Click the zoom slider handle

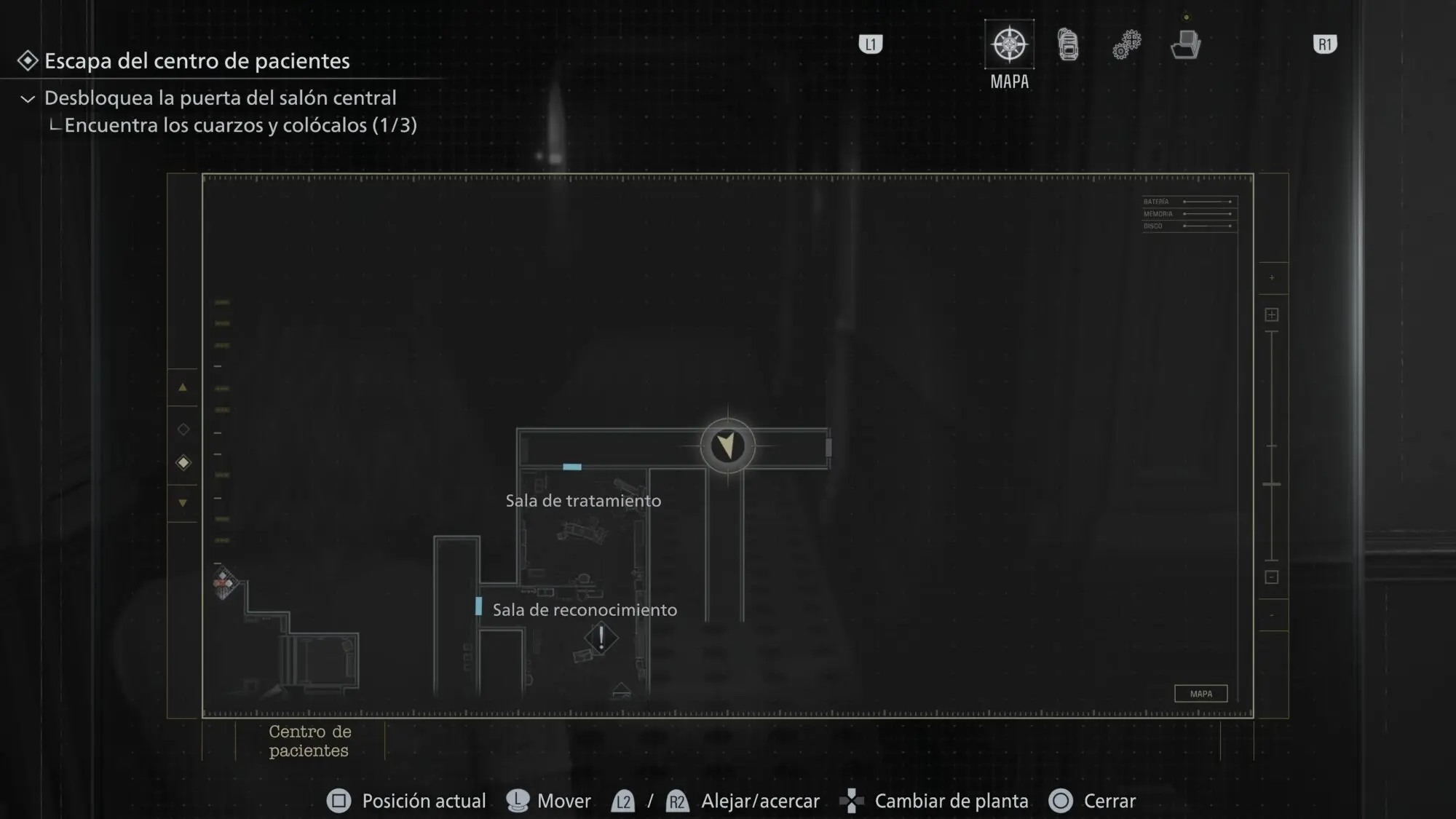click(x=1272, y=484)
